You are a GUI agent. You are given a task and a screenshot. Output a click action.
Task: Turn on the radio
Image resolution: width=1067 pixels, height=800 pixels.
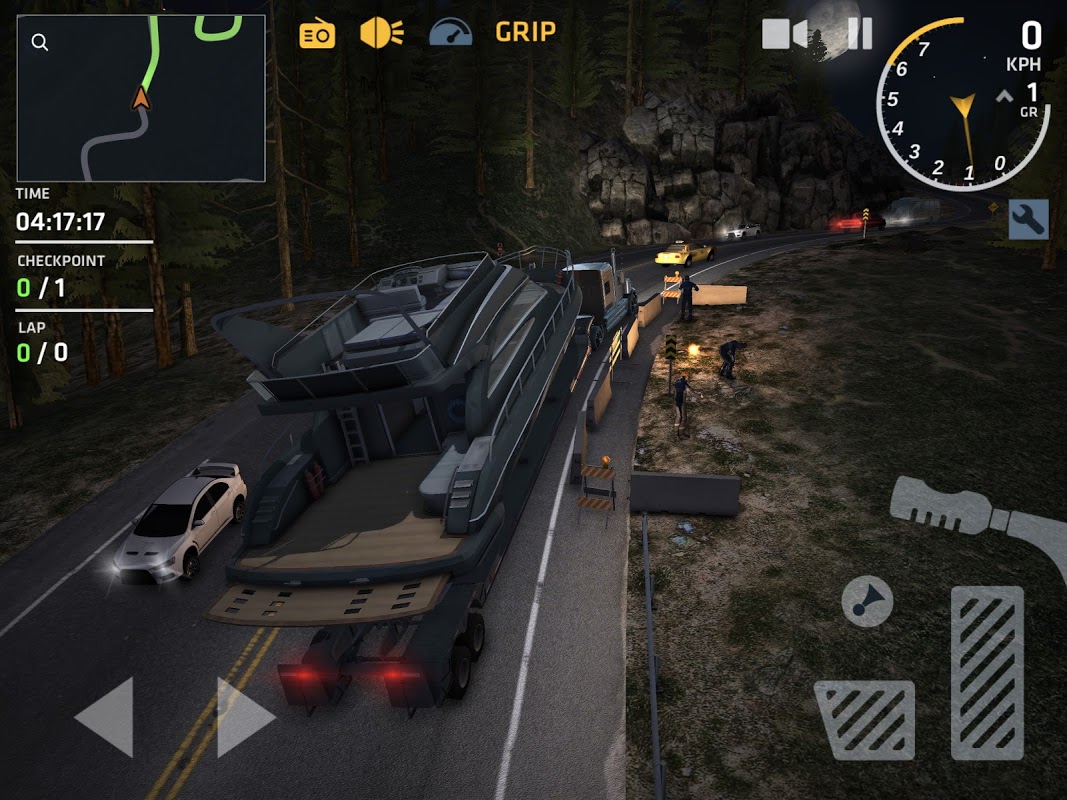317,34
